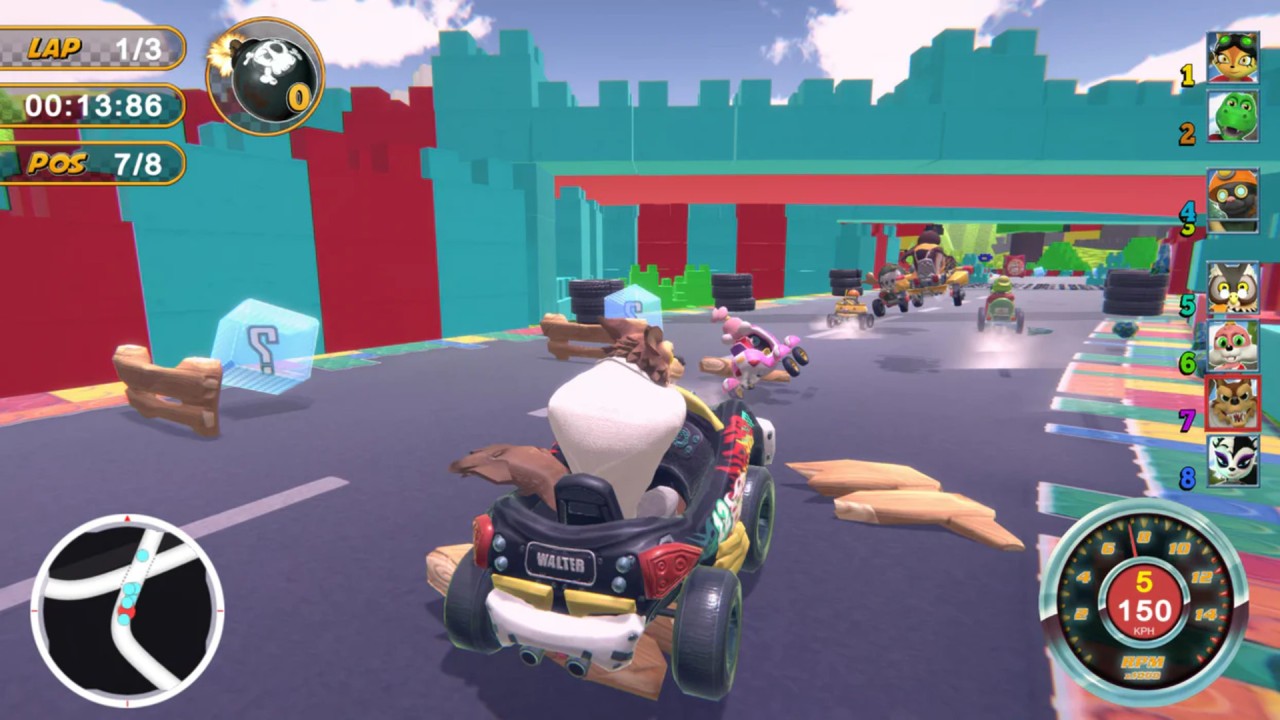Select the green dinosaur racer portrait

click(x=1231, y=117)
